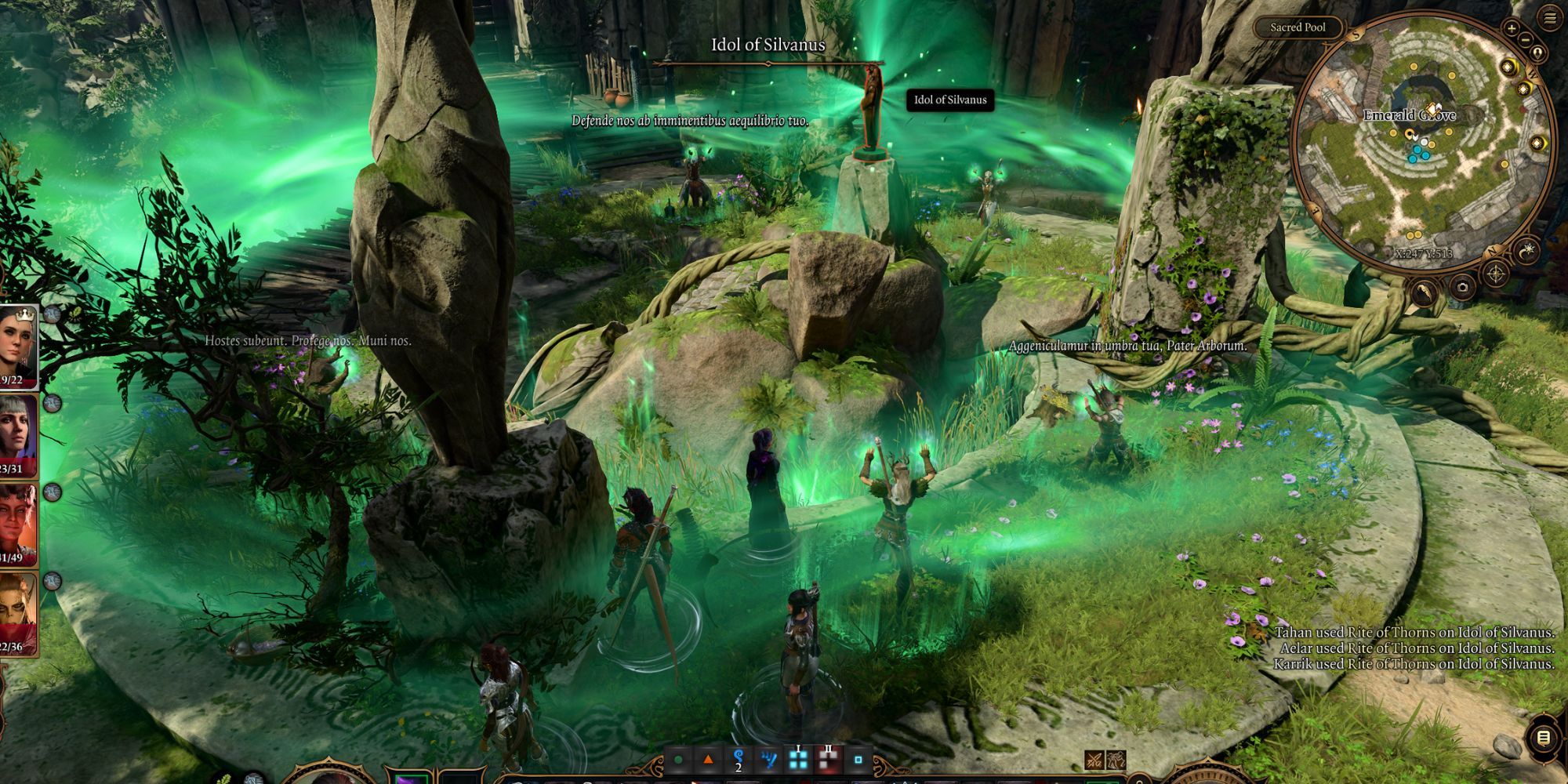The height and width of the screenshot is (784, 1568).
Task: Select the red-skinned horned character portrait
Action: pyautogui.click(x=17, y=524)
